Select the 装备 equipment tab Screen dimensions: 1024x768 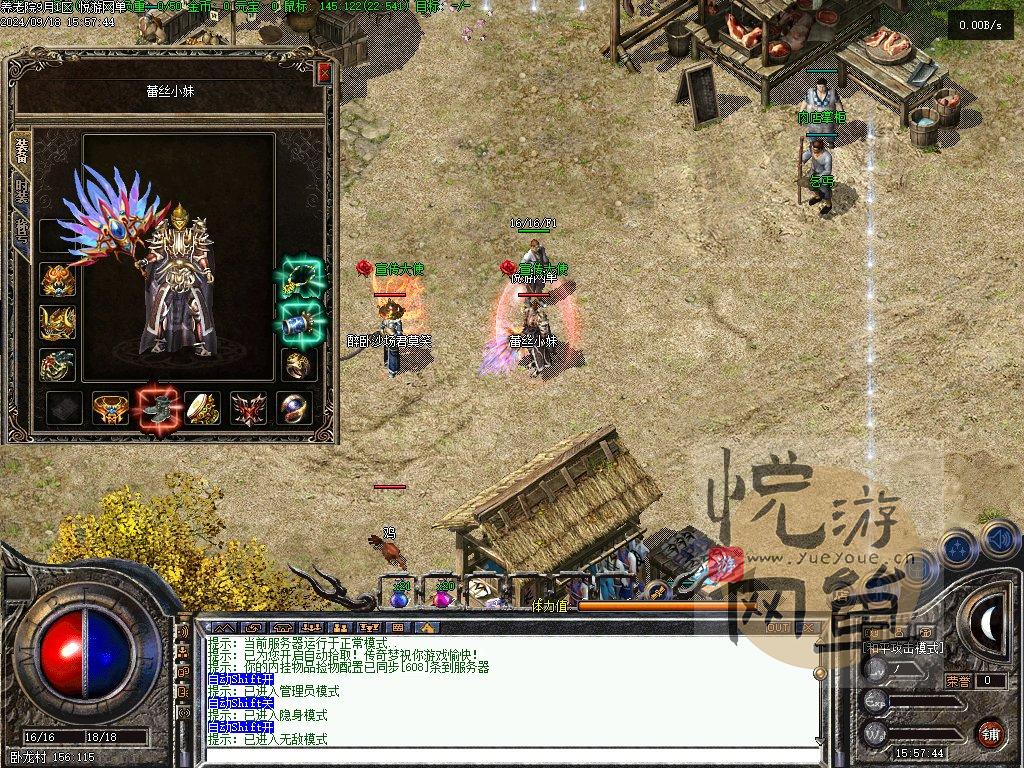click(21, 150)
